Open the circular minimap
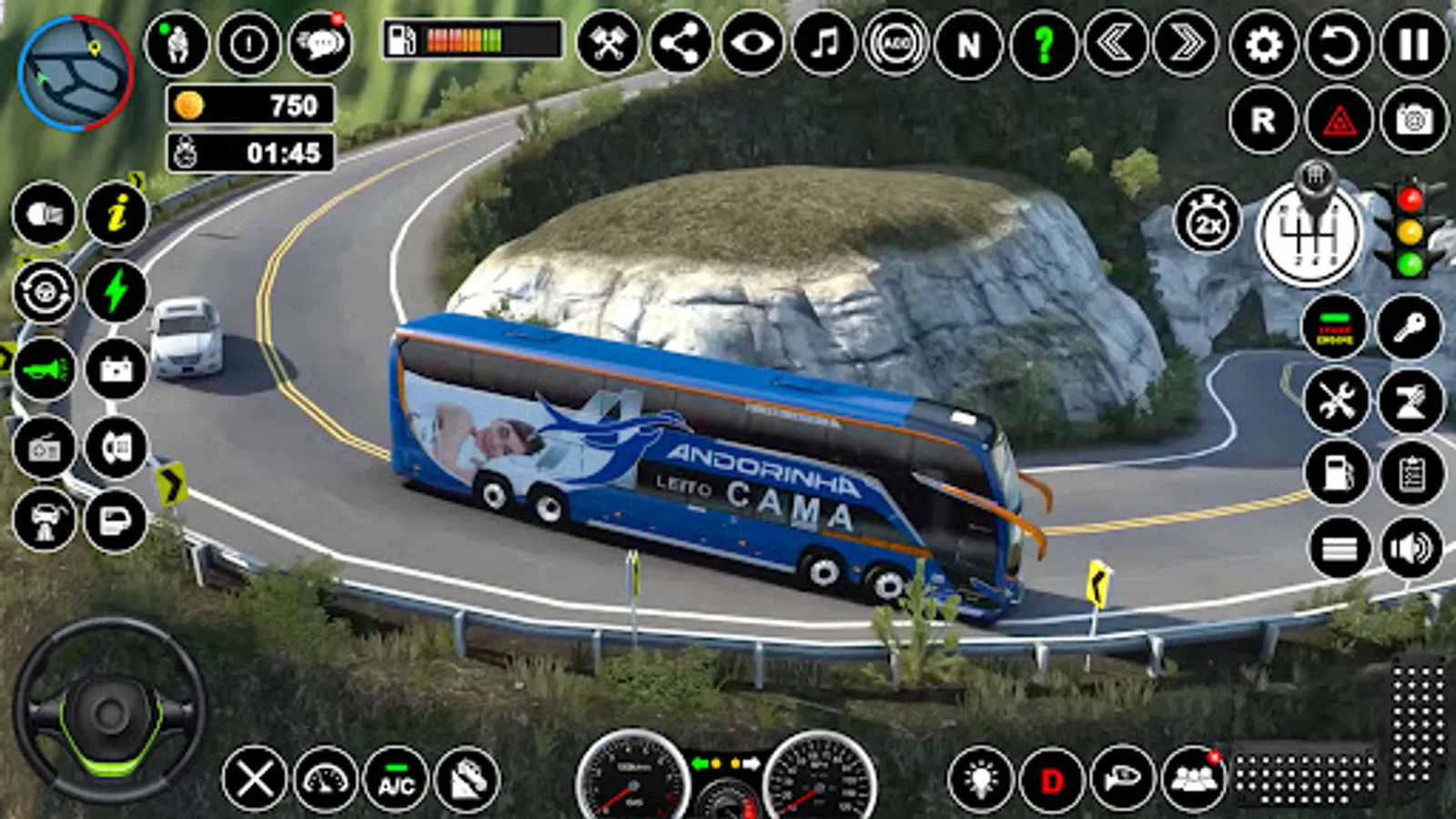 click(x=75, y=73)
